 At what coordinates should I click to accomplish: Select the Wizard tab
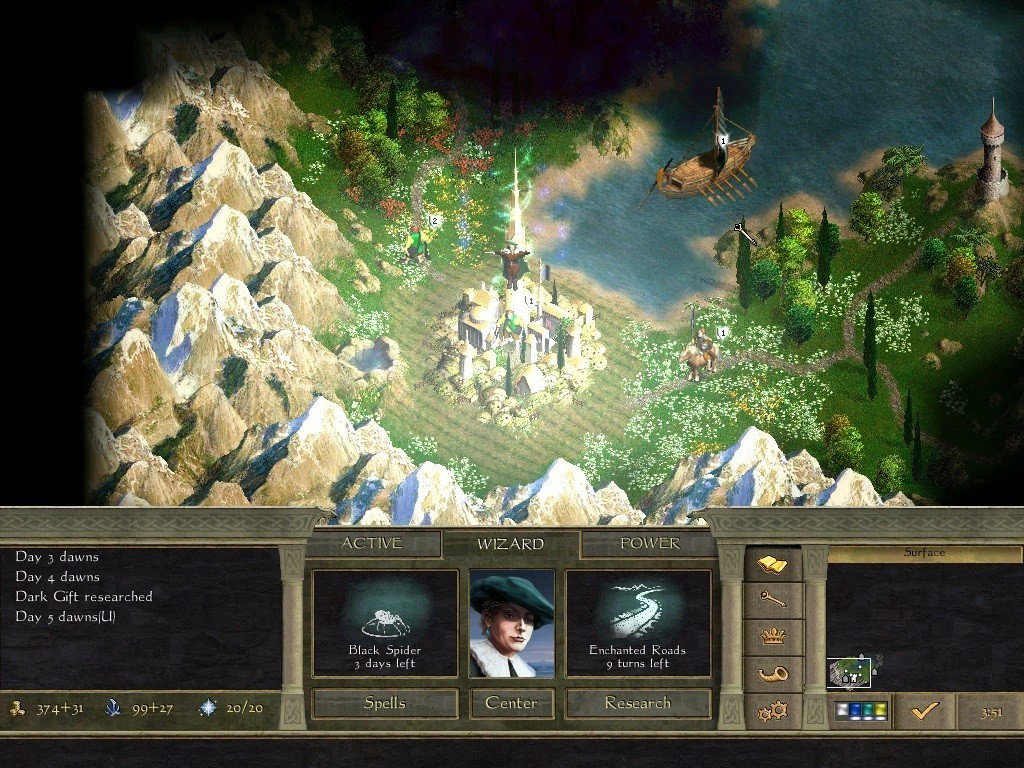(510, 544)
